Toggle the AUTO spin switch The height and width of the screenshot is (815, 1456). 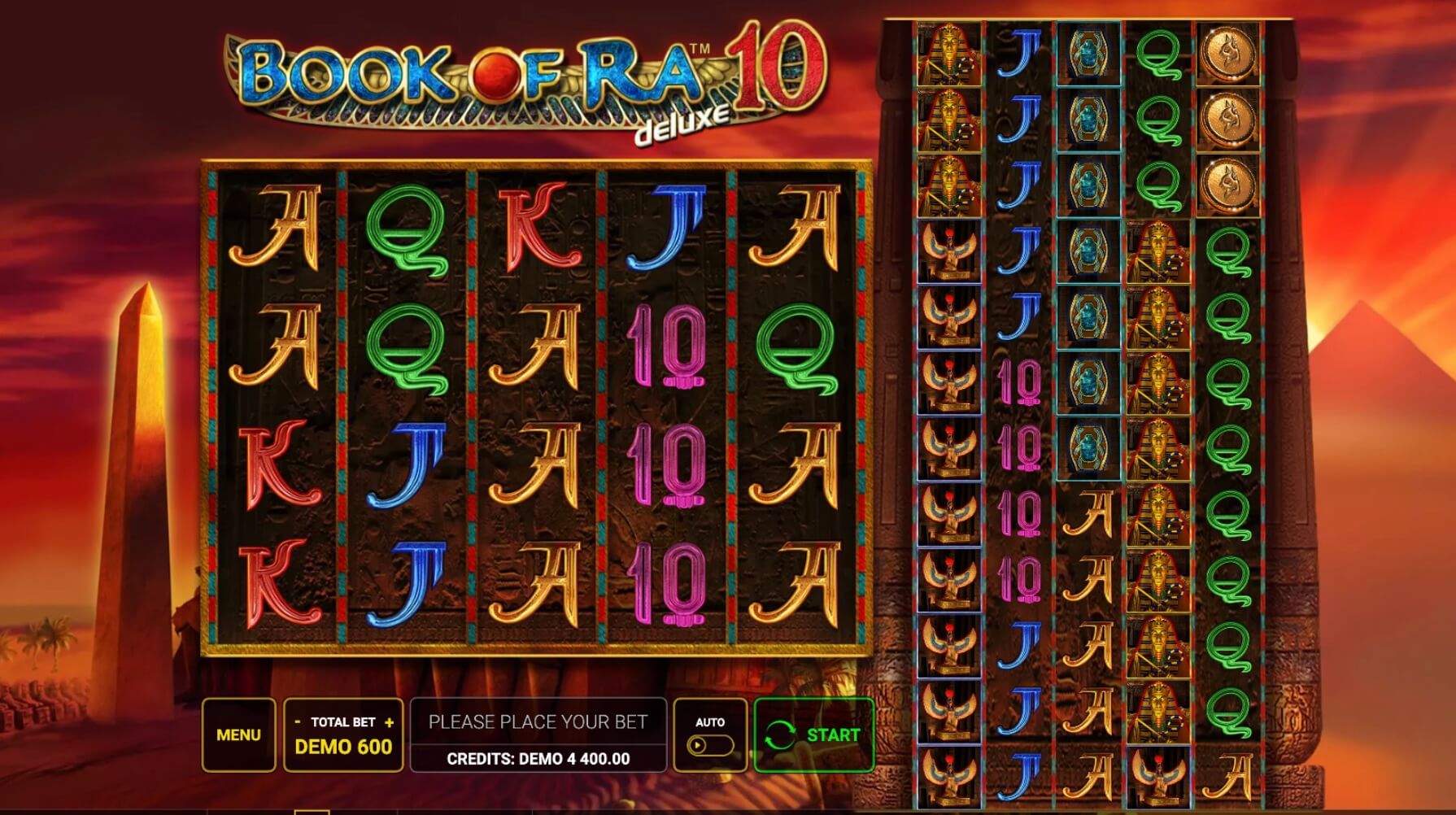[x=709, y=745]
